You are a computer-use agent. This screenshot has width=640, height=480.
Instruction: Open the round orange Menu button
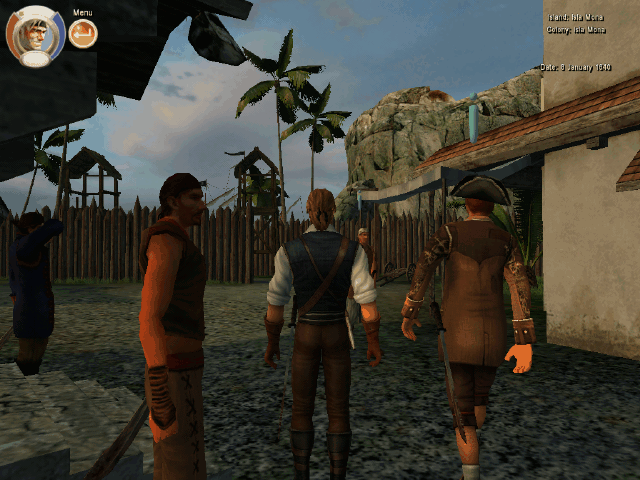83,35
